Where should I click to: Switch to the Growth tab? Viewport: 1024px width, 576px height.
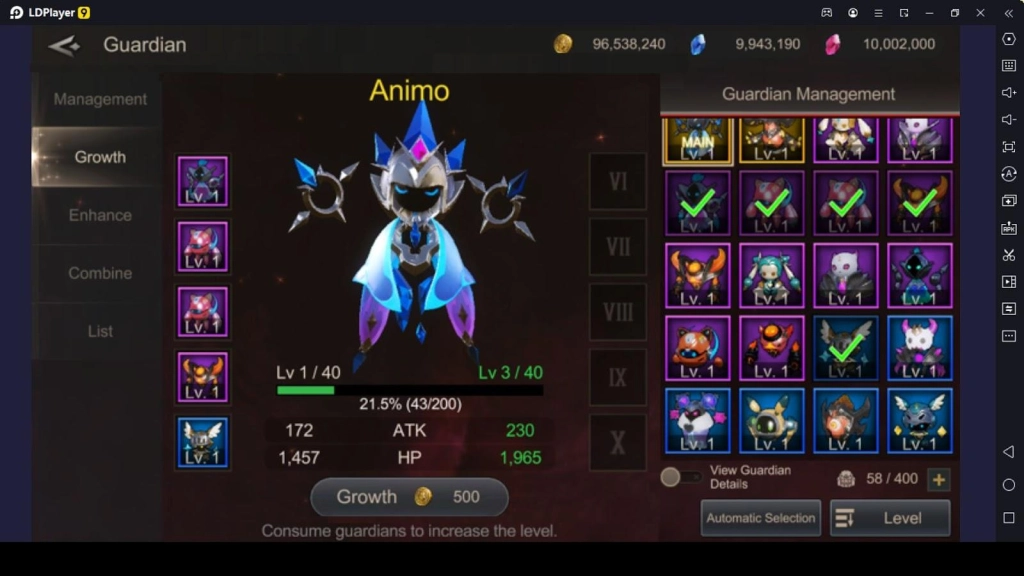click(x=99, y=157)
